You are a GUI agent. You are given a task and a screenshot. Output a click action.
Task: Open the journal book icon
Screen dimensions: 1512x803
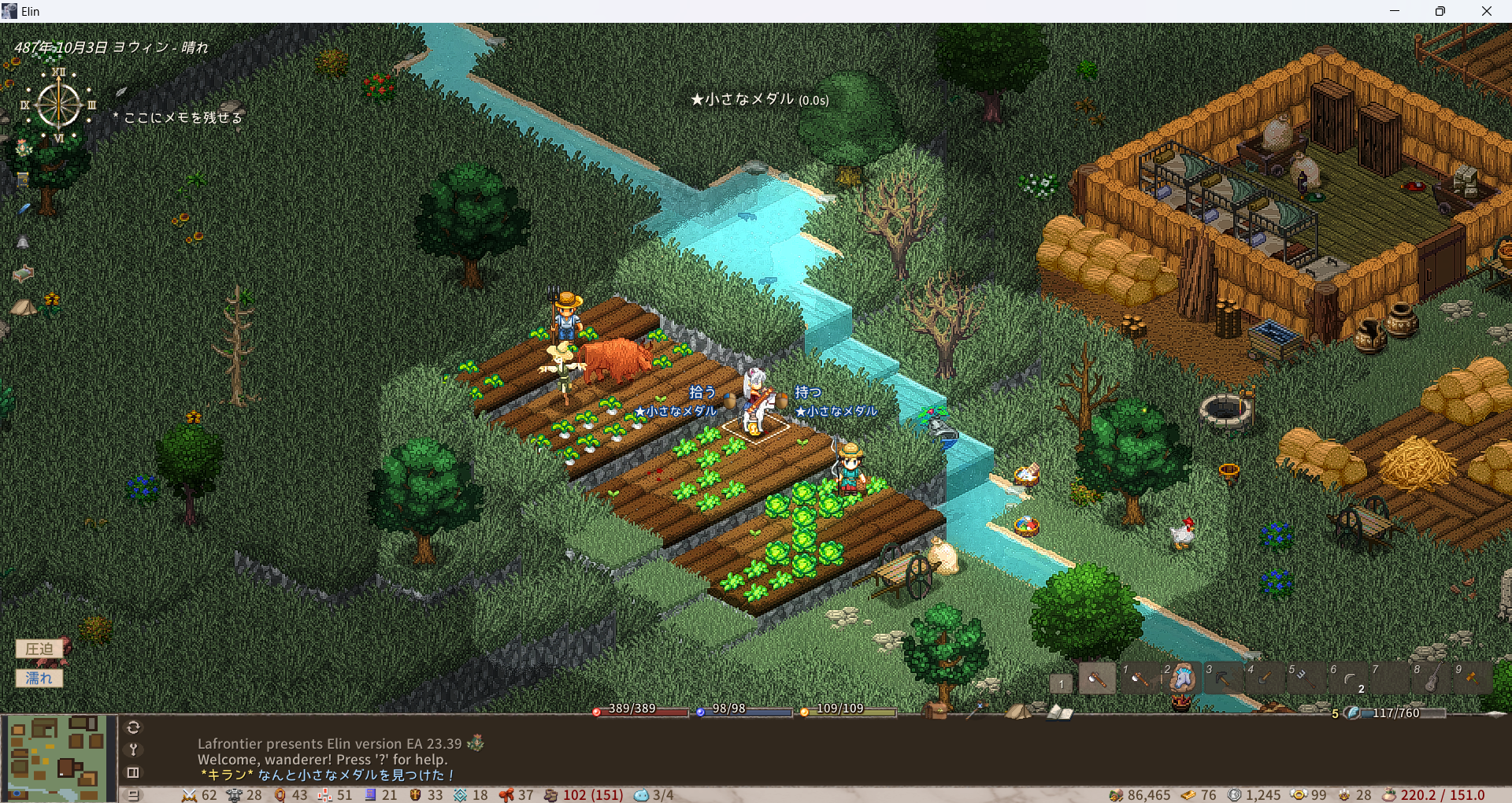tap(1059, 712)
